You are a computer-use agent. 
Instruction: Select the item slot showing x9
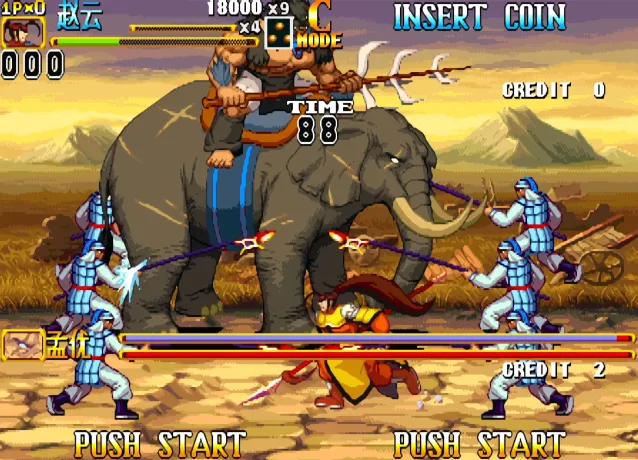tap(279, 32)
